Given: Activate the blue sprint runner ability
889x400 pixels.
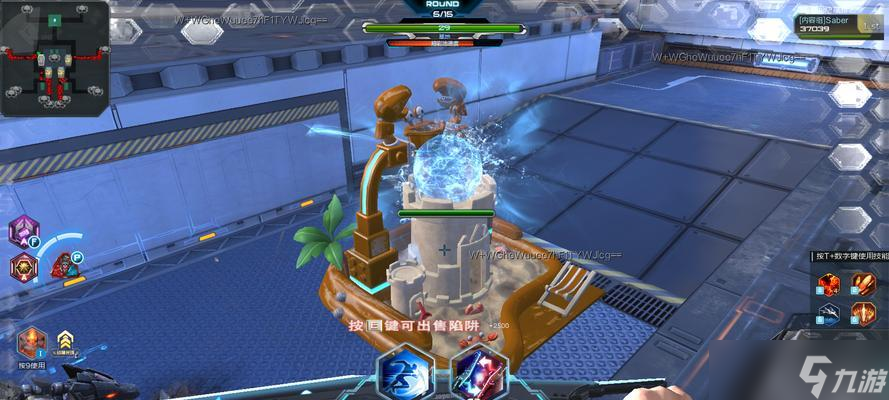Looking at the screenshot, I should click(x=404, y=372).
